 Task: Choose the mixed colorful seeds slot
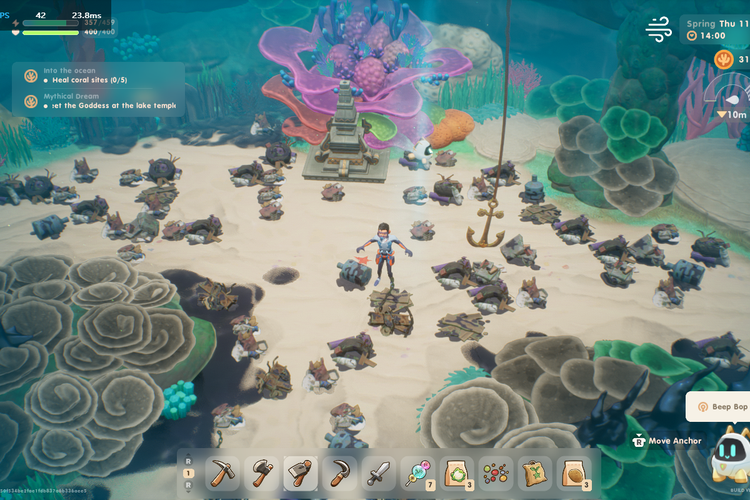click(496, 473)
